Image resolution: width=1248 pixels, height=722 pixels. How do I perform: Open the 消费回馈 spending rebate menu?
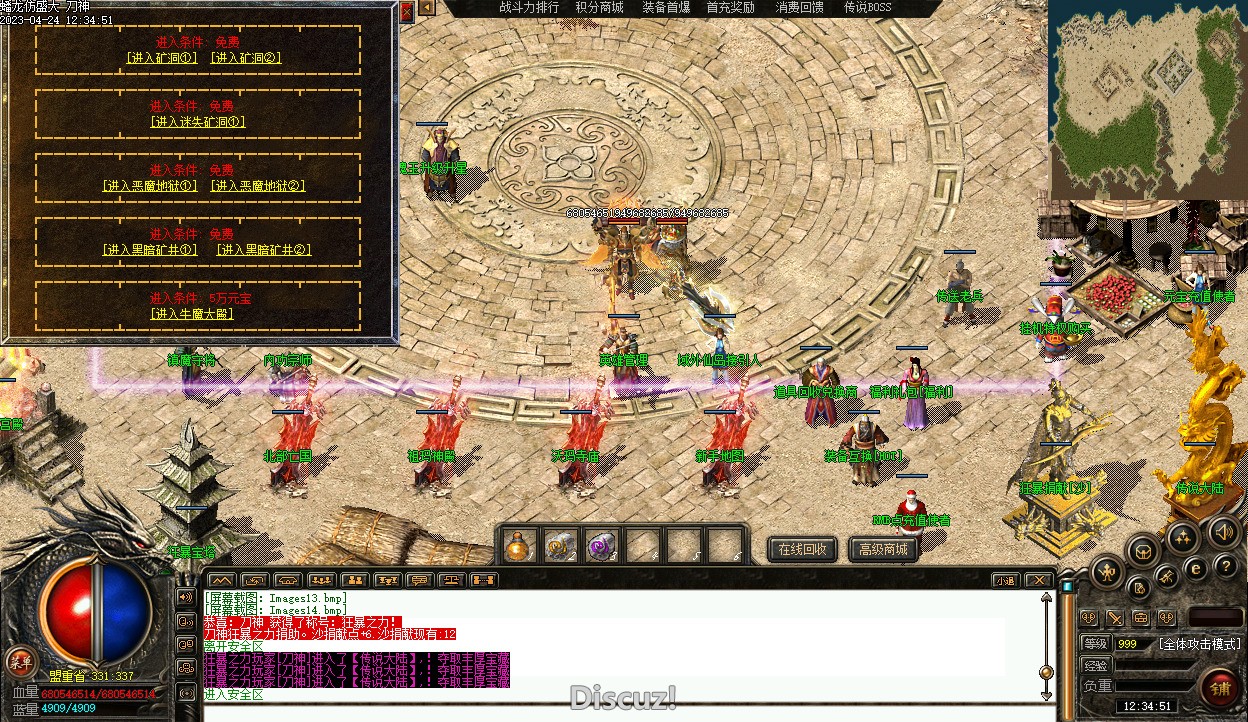(x=800, y=8)
